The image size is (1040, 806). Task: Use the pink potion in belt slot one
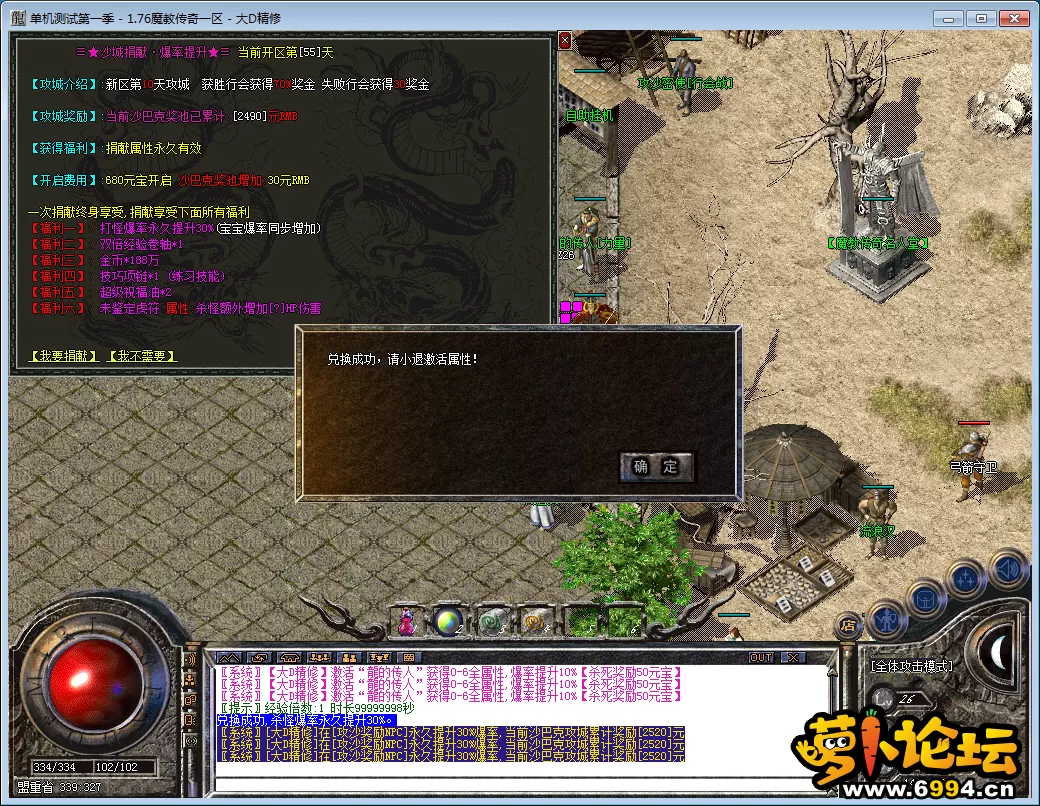(x=406, y=621)
